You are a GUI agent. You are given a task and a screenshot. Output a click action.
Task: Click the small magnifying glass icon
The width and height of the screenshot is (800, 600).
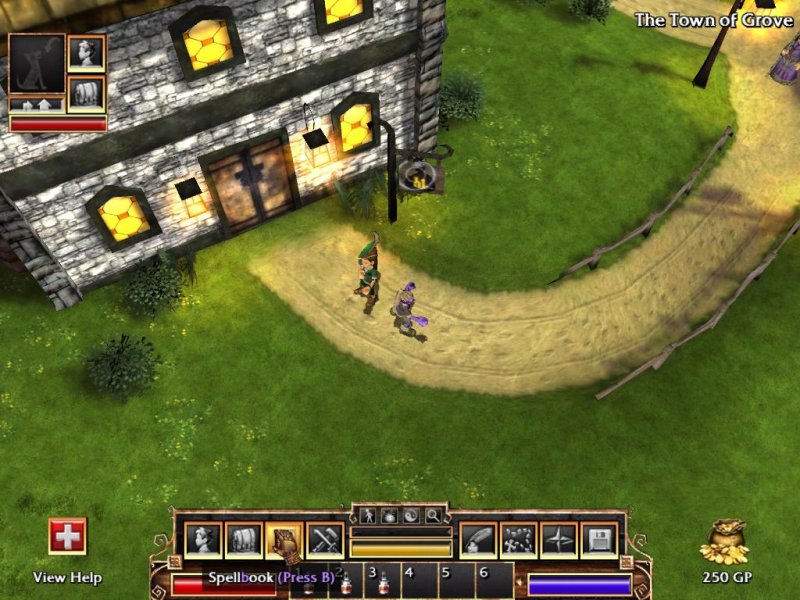point(433,516)
